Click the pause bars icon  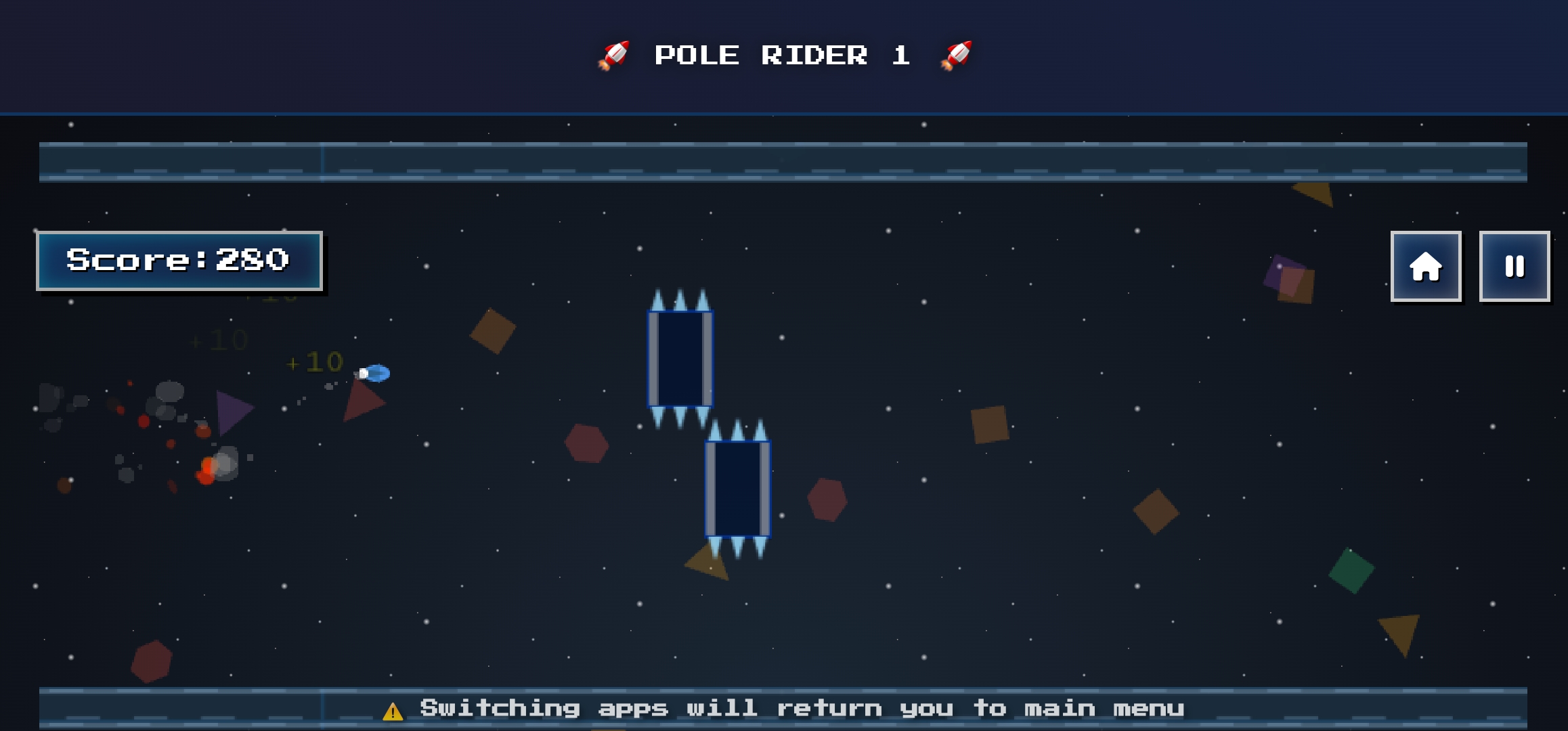[x=1515, y=266]
